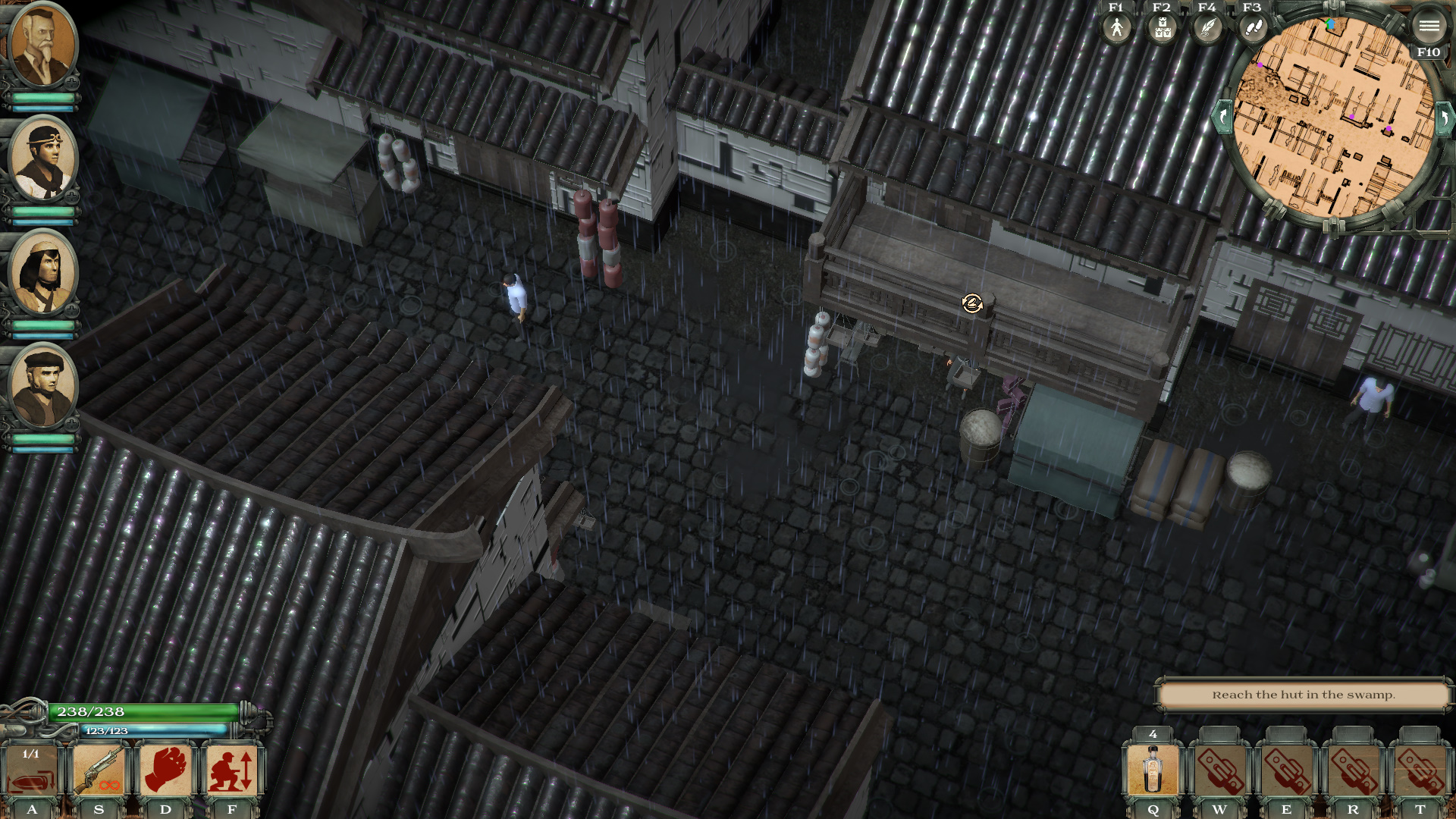
Task: Toggle the footprints icon
Action: 1252,28
